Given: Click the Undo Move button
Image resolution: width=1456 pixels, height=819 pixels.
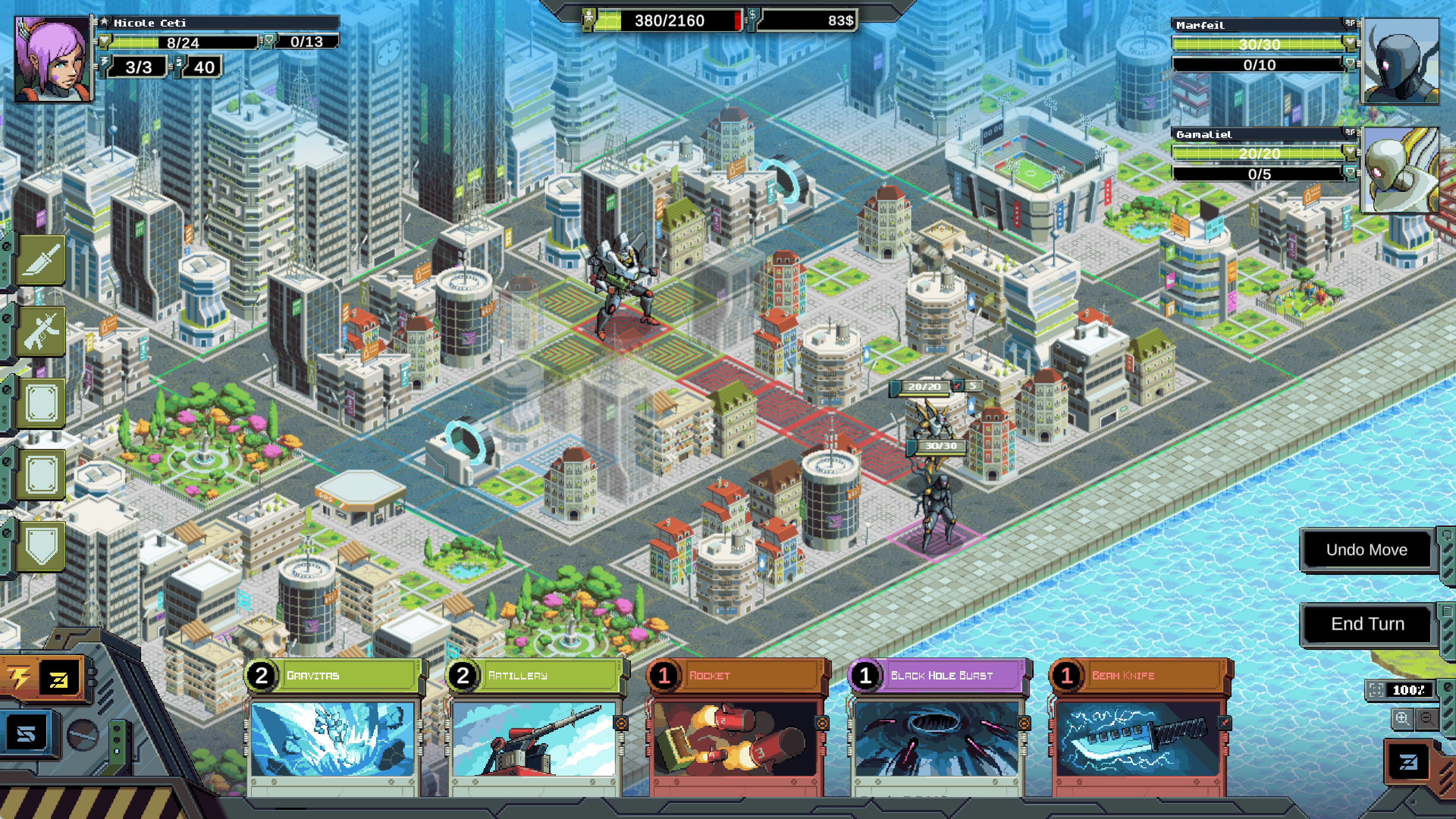Looking at the screenshot, I should click(1366, 549).
